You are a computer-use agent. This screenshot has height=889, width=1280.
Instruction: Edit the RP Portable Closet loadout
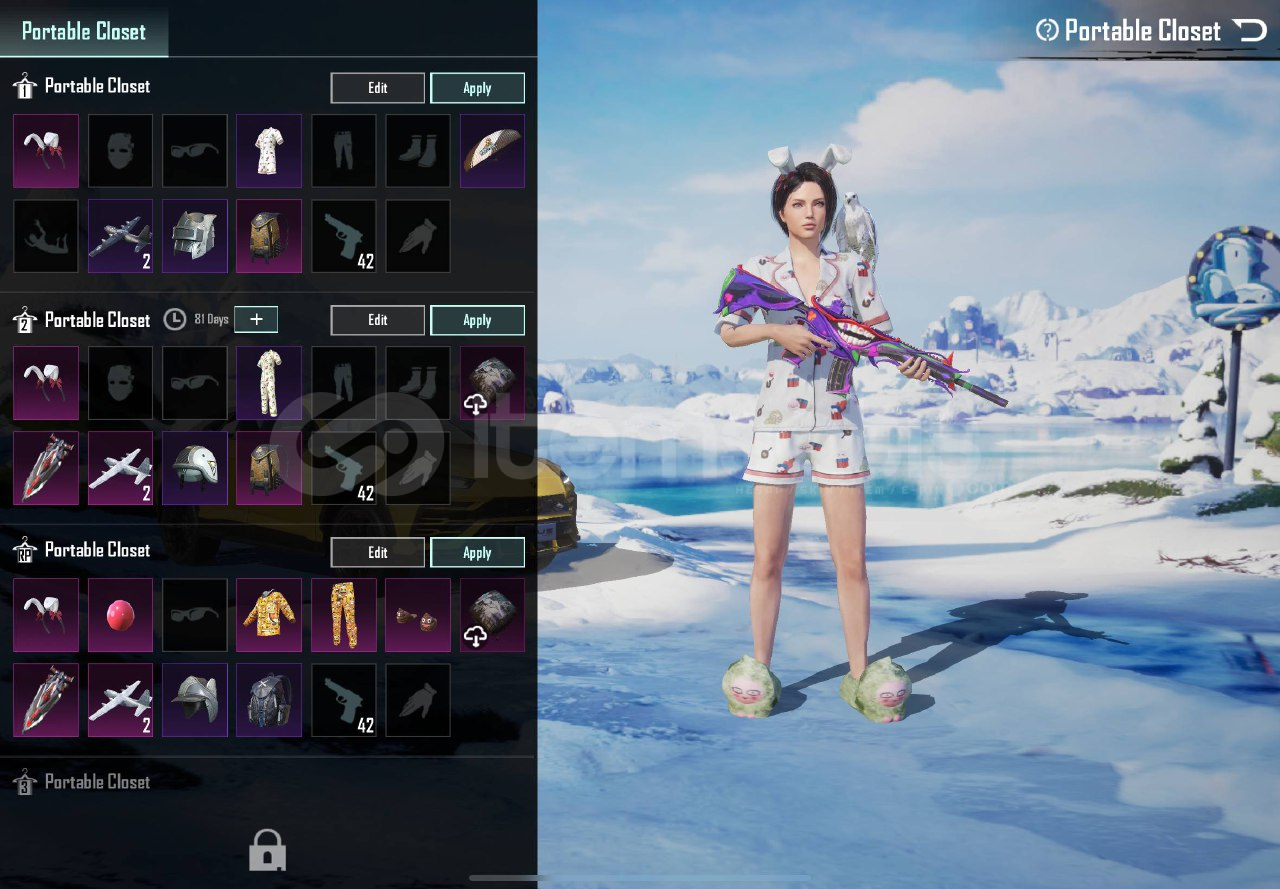click(x=377, y=552)
